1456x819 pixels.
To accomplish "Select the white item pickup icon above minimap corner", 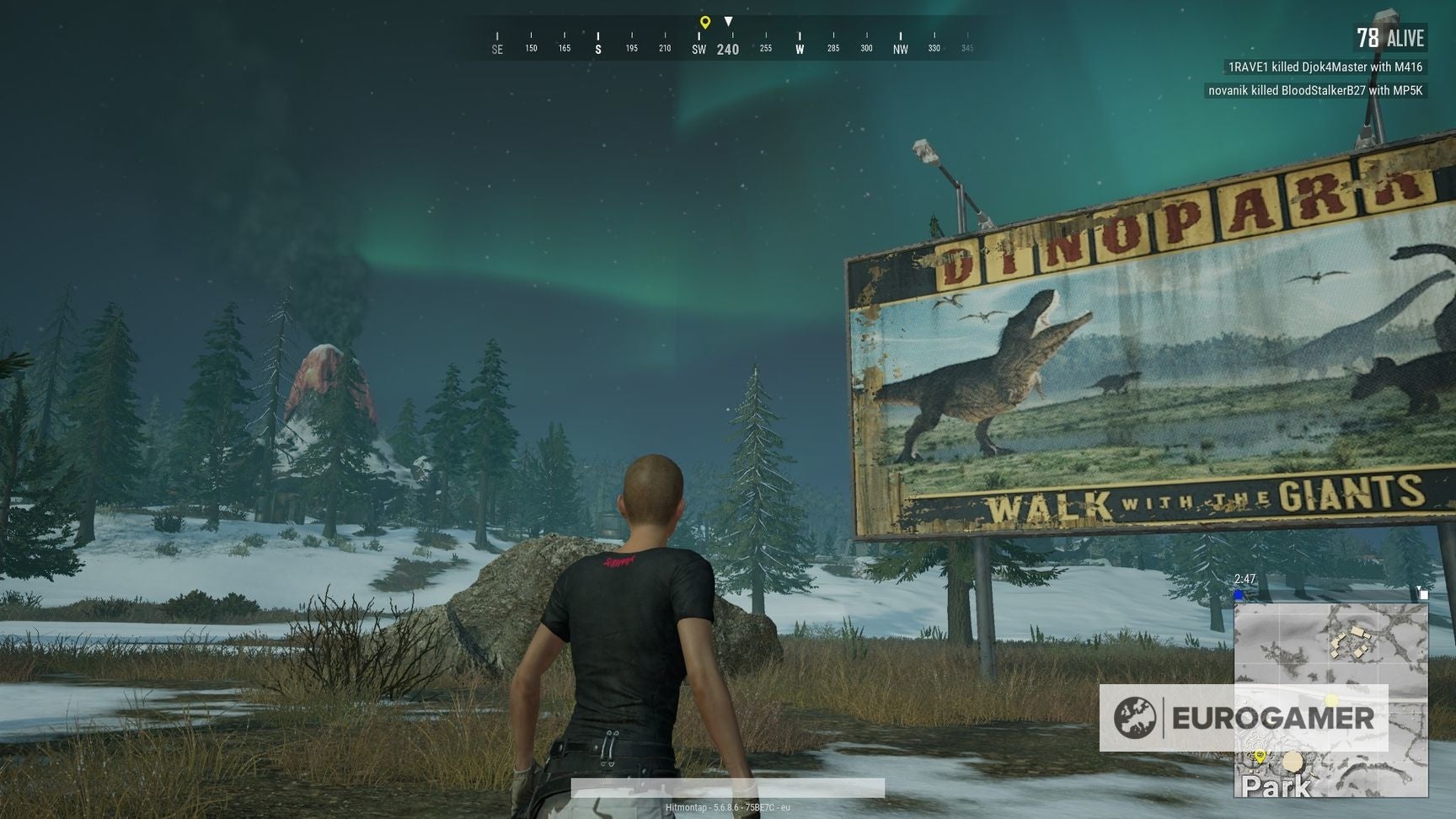I will (x=1424, y=595).
